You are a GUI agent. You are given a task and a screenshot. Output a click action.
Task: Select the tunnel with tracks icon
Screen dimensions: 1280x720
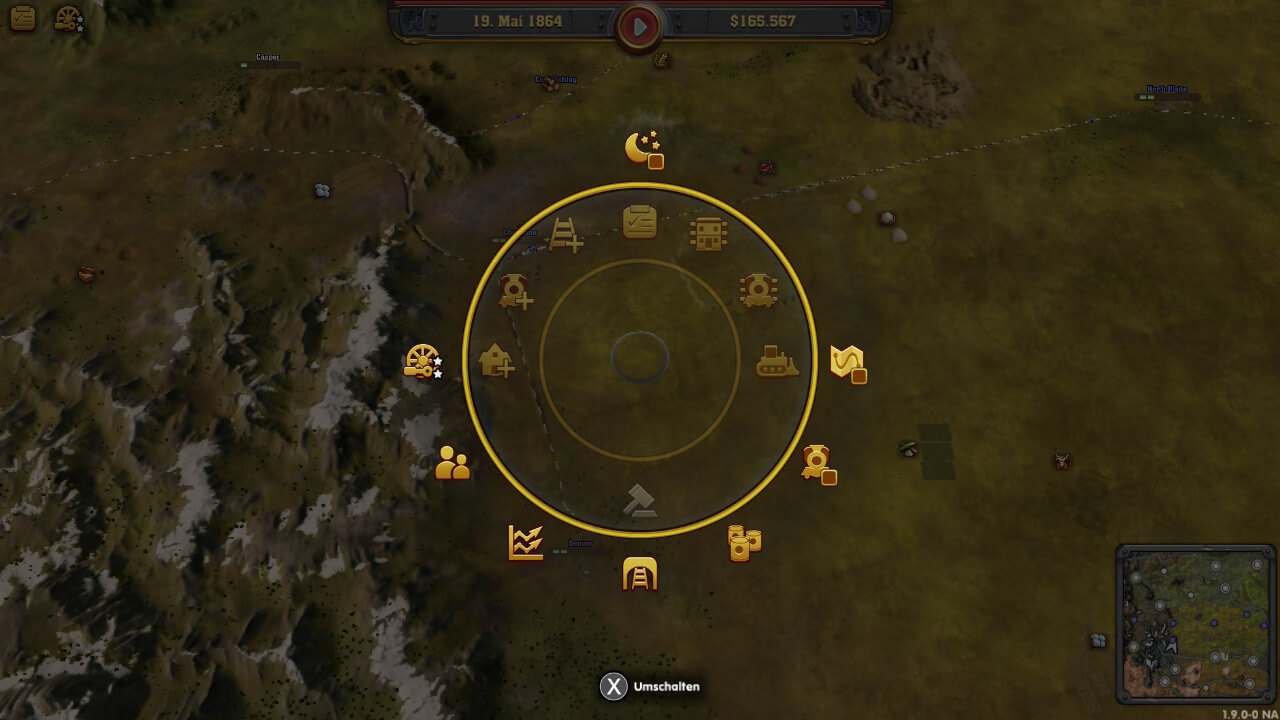point(640,573)
